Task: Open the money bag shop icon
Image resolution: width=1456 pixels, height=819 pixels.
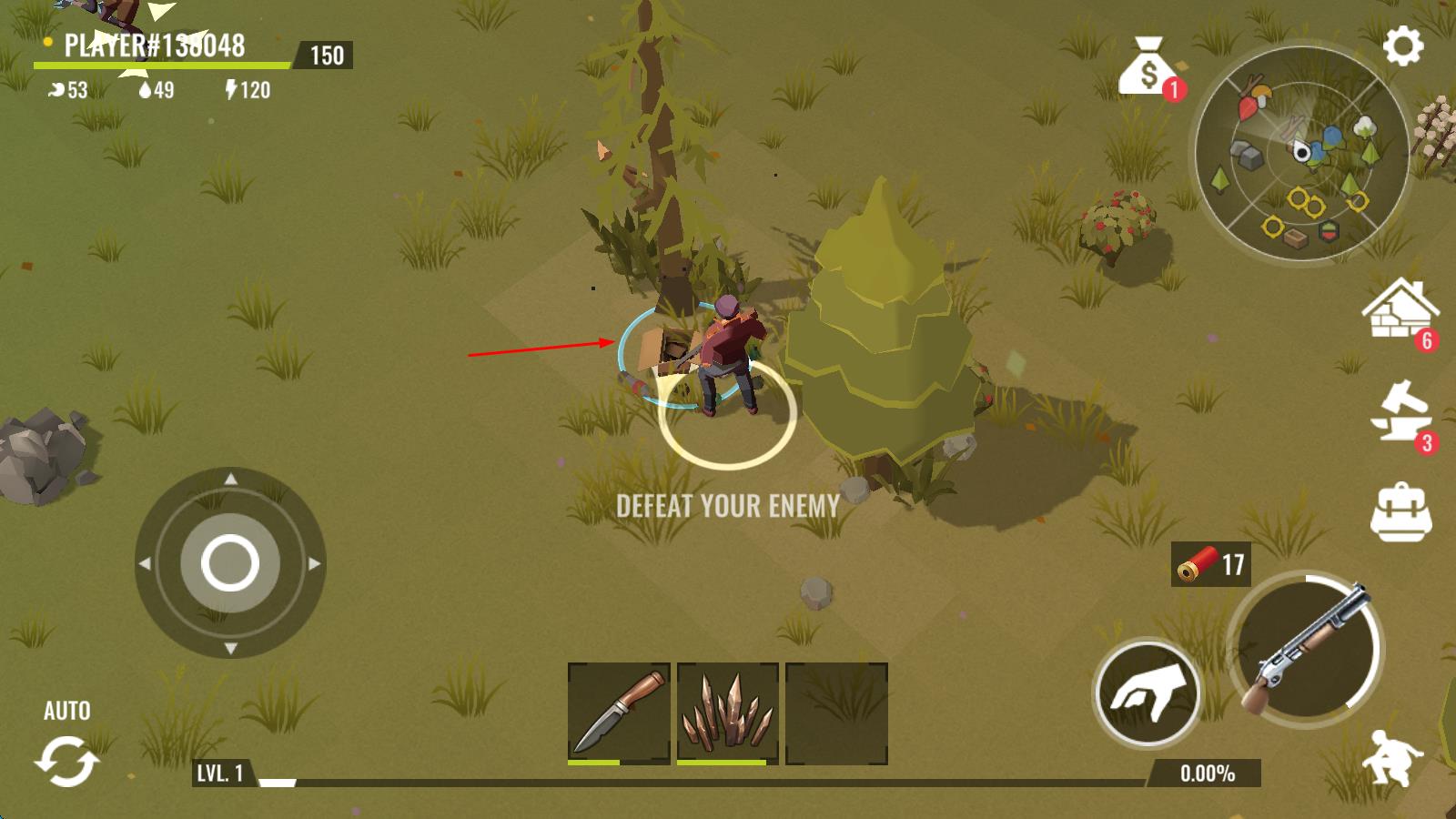Action: click(x=1148, y=66)
